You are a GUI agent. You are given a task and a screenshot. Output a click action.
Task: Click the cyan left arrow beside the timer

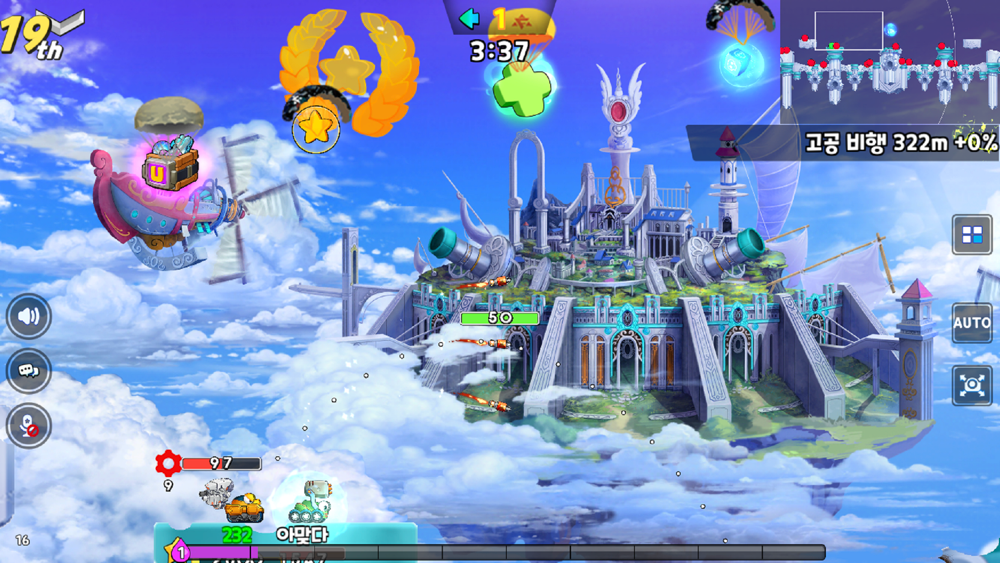(469, 17)
